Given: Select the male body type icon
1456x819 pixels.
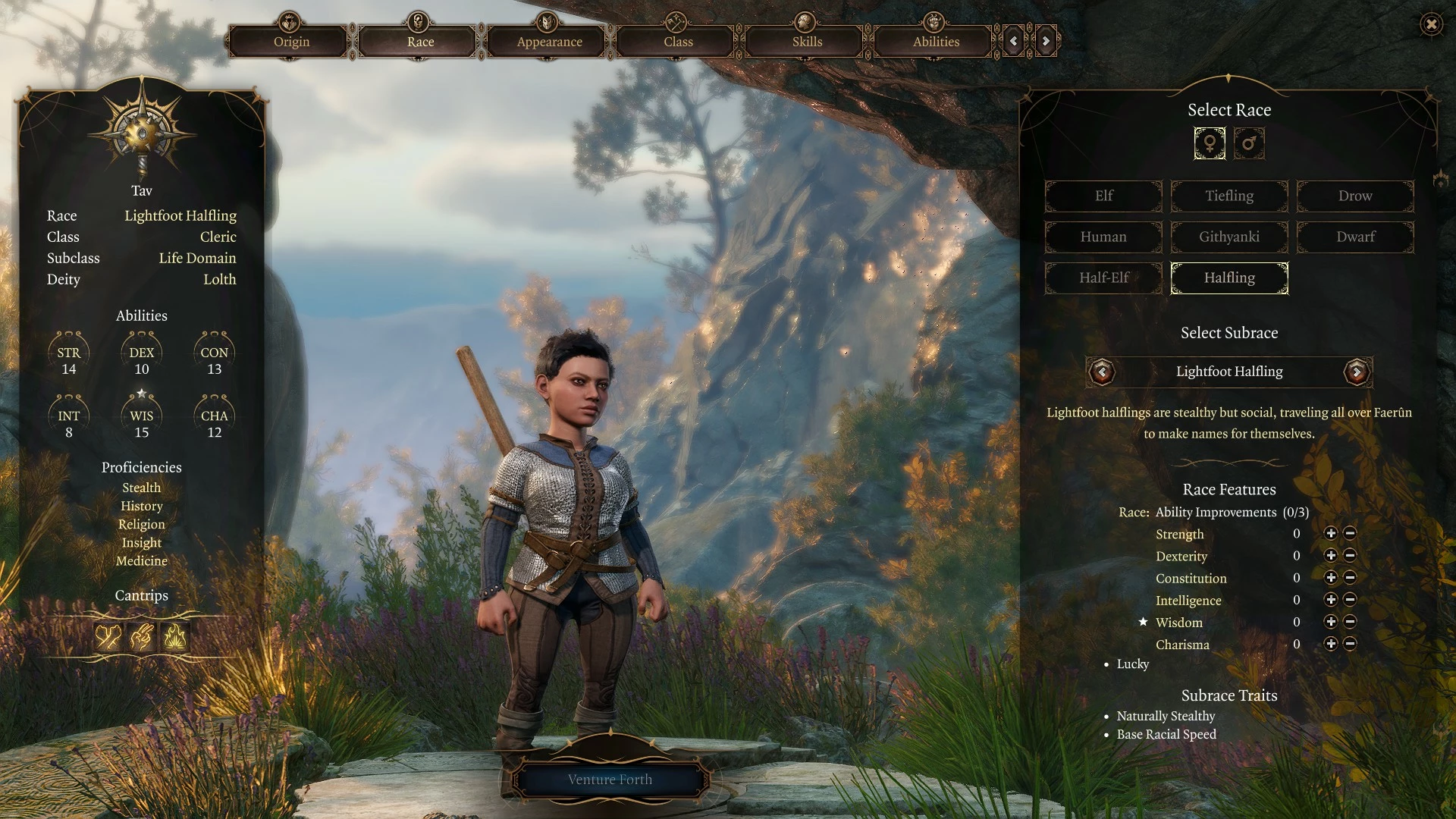Looking at the screenshot, I should (1249, 143).
